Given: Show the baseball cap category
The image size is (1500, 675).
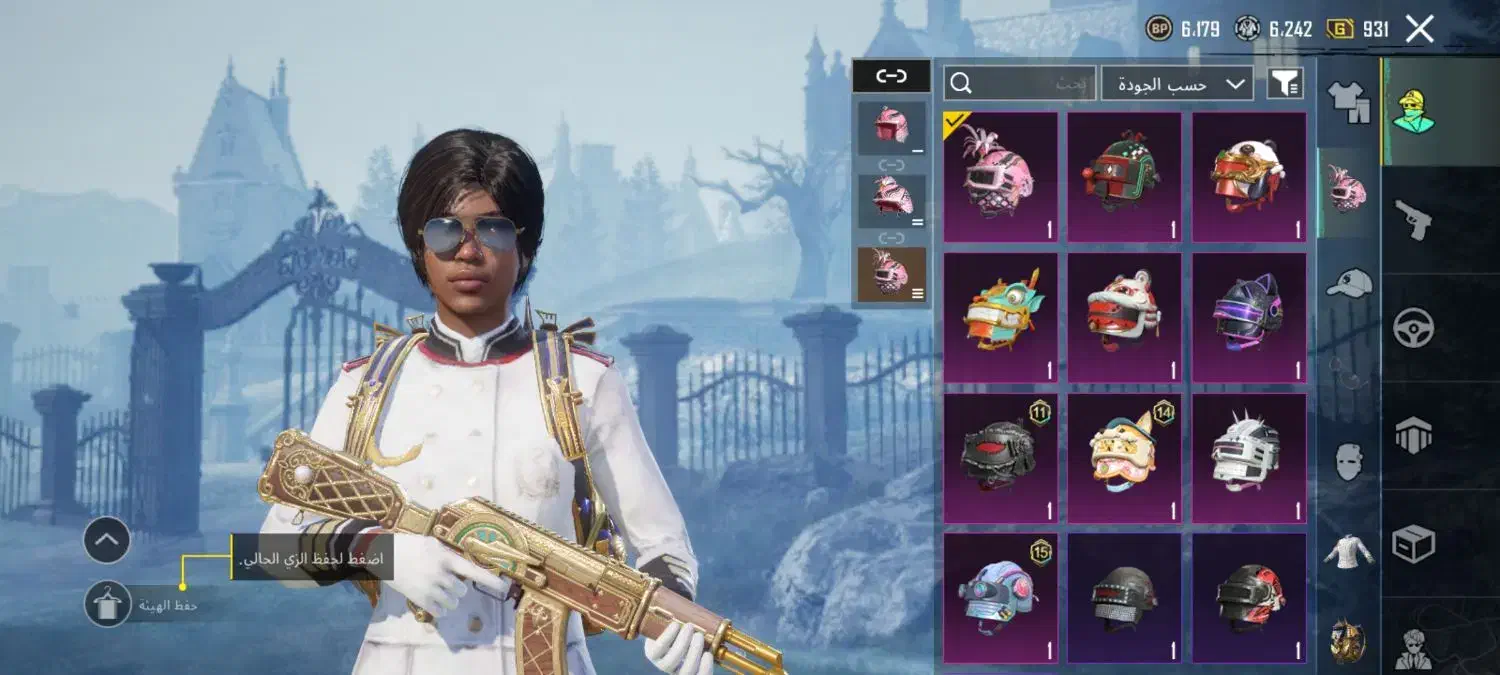Looking at the screenshot, I should click(x=1348, y=282).
